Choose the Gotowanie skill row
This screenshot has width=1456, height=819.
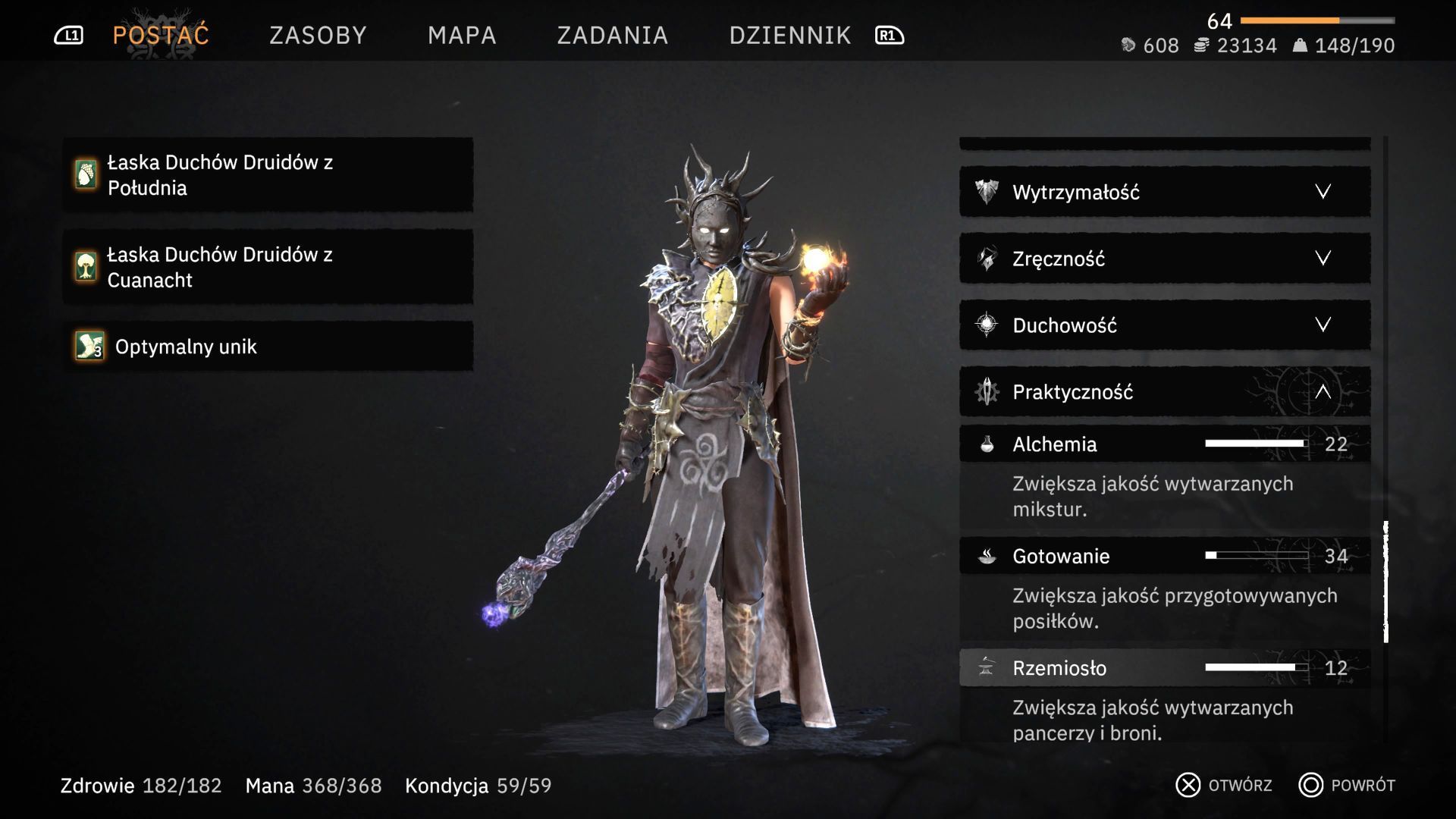tap(1164, 556)
